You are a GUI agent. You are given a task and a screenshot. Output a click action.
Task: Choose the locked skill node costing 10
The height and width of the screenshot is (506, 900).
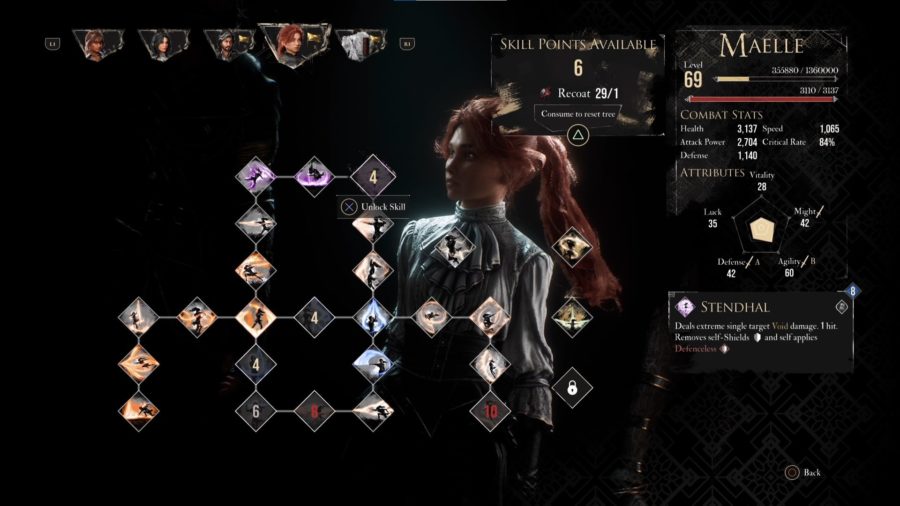[490, 409]
